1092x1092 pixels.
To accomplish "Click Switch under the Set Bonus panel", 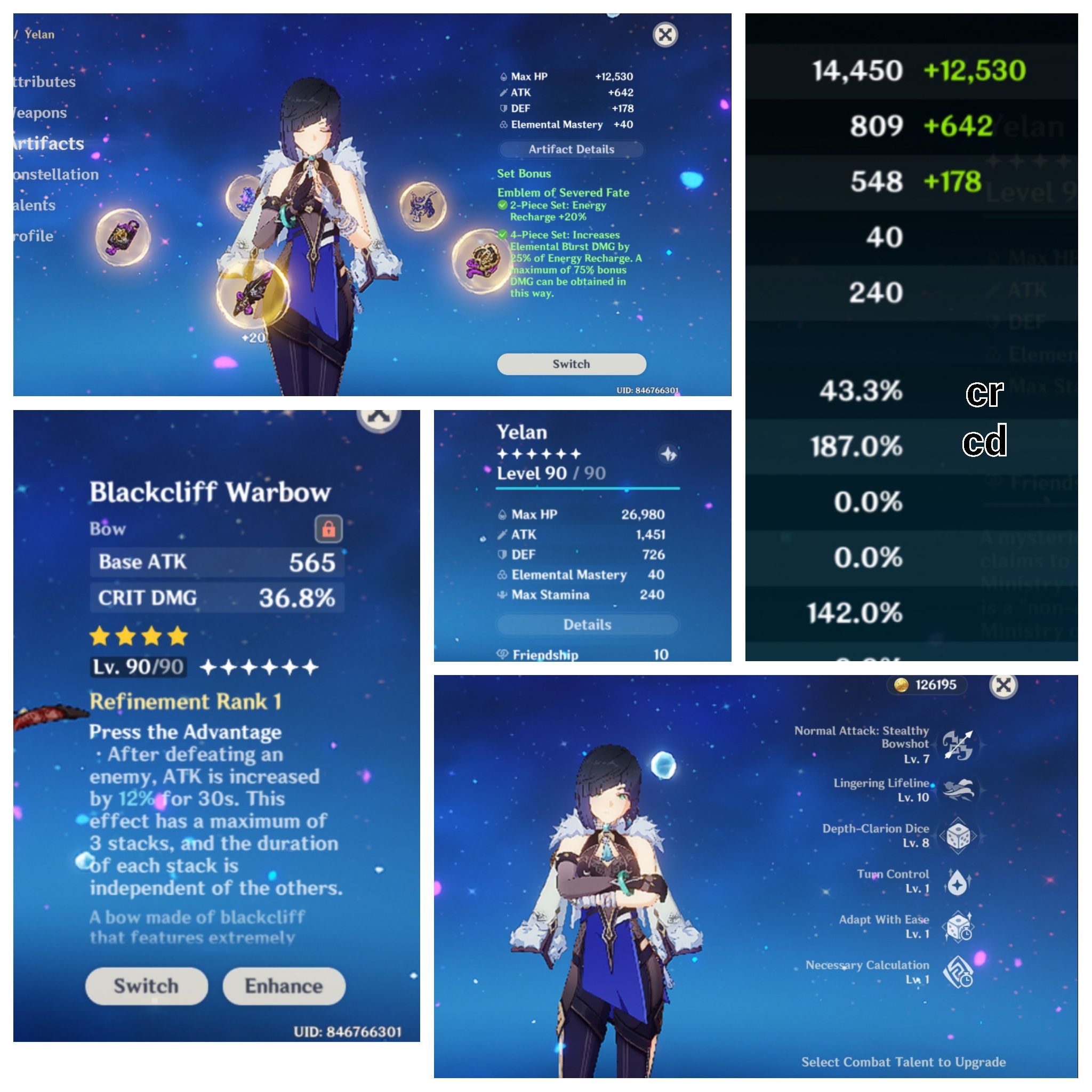I will coord(571,364).
